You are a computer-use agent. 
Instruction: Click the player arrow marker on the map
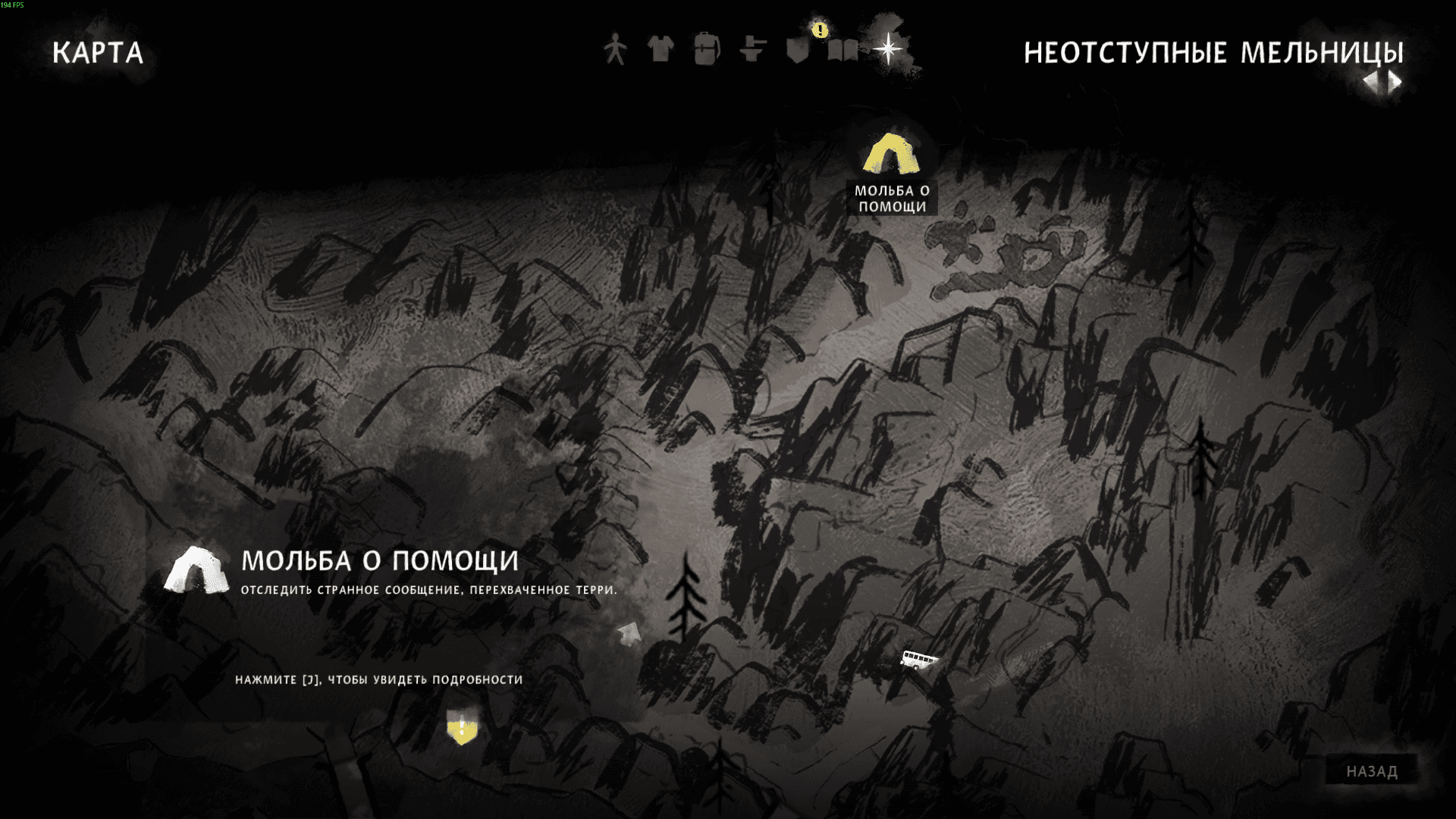629,633
